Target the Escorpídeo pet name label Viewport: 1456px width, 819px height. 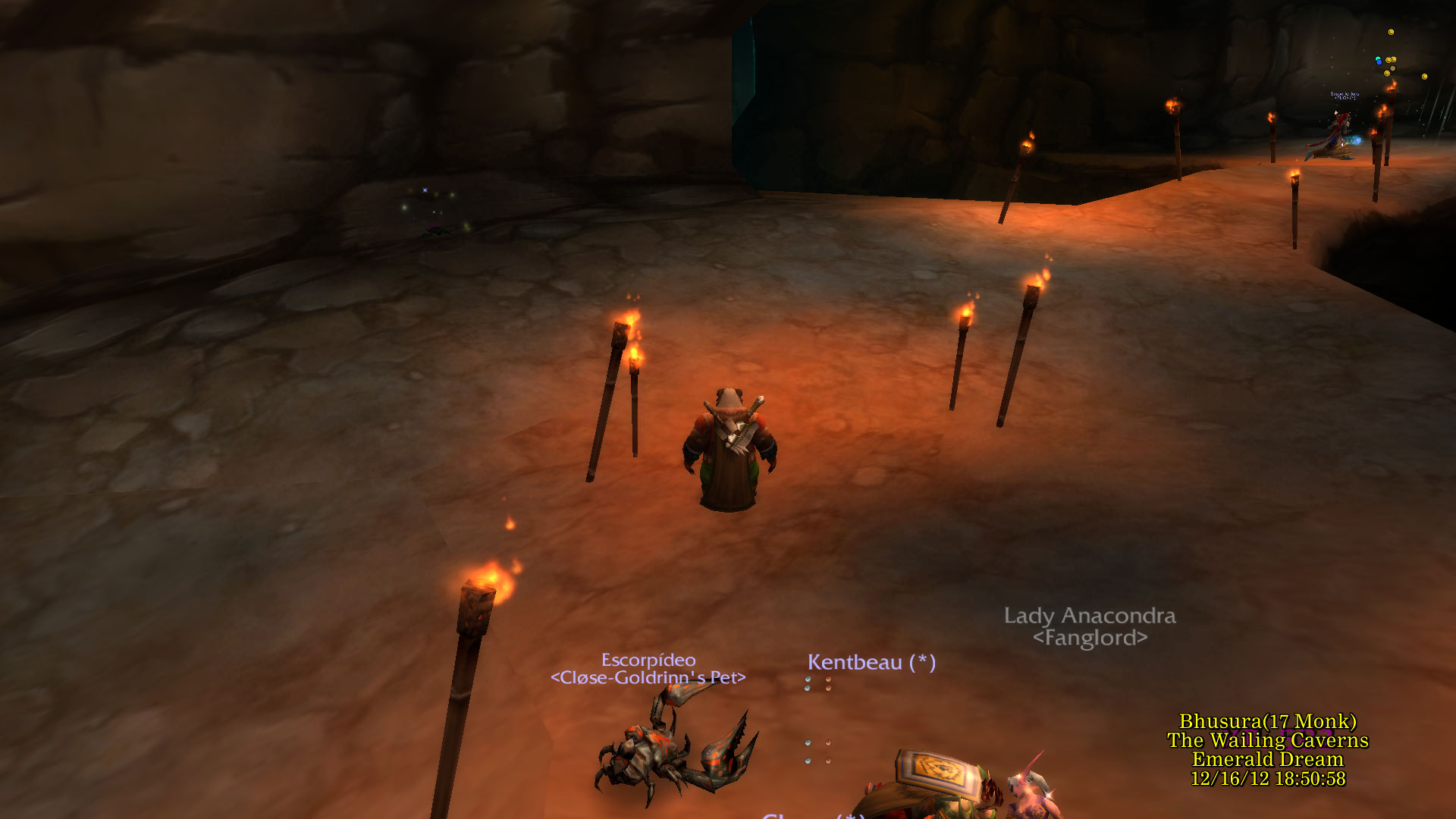[648, 661]
